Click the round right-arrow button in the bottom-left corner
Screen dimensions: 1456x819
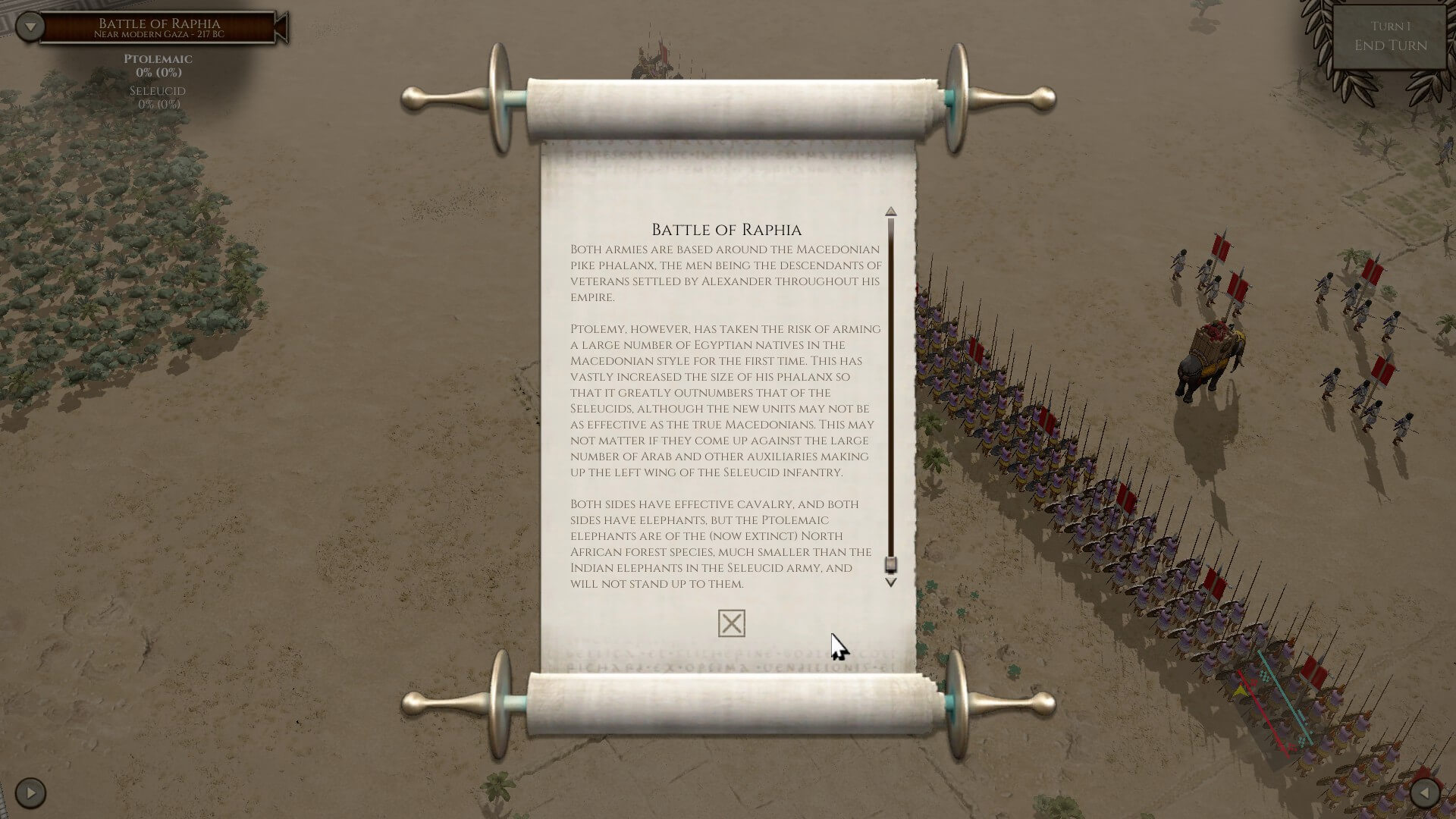[30, 793]
